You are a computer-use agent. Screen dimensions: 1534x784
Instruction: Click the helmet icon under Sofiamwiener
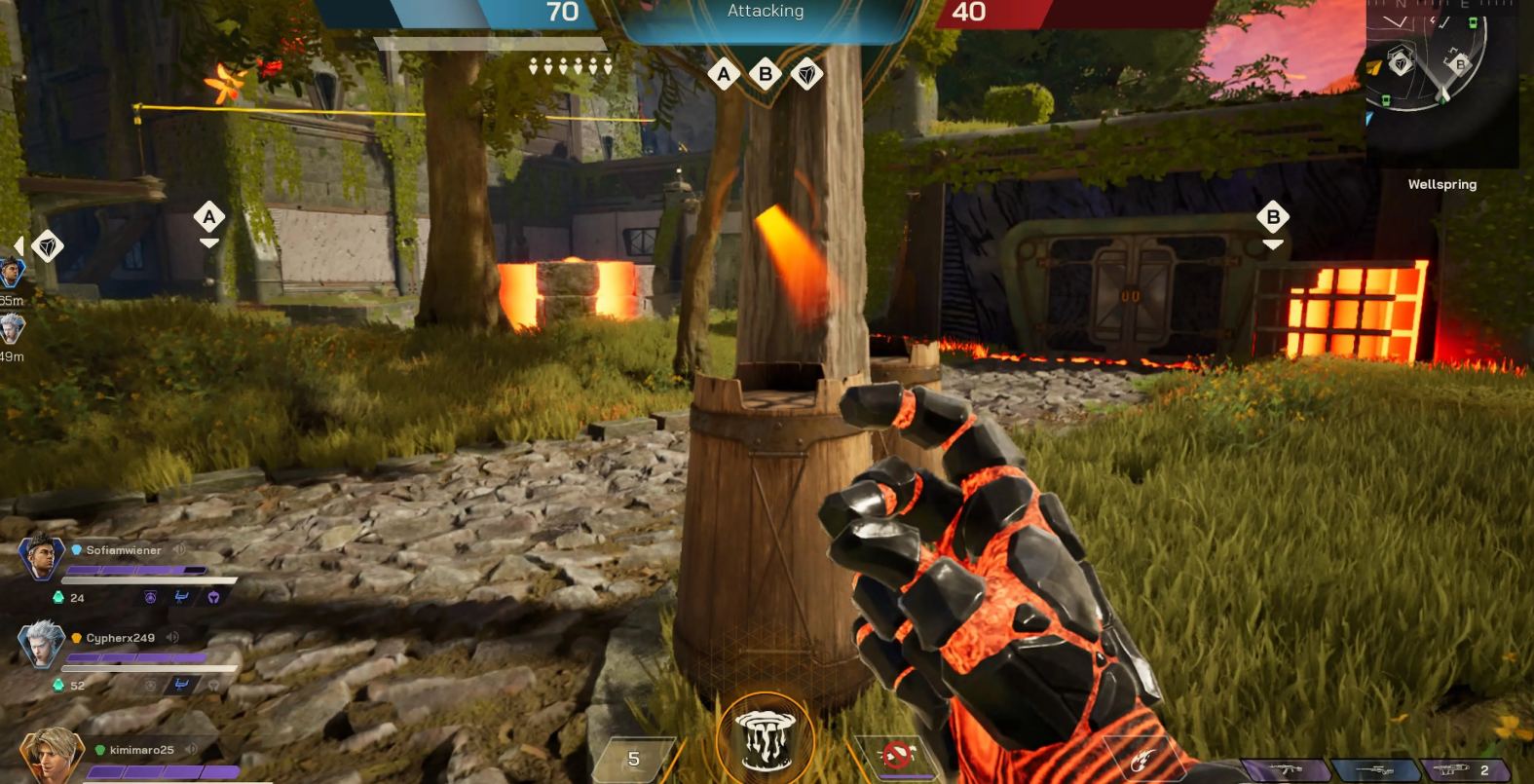(213, 597)
